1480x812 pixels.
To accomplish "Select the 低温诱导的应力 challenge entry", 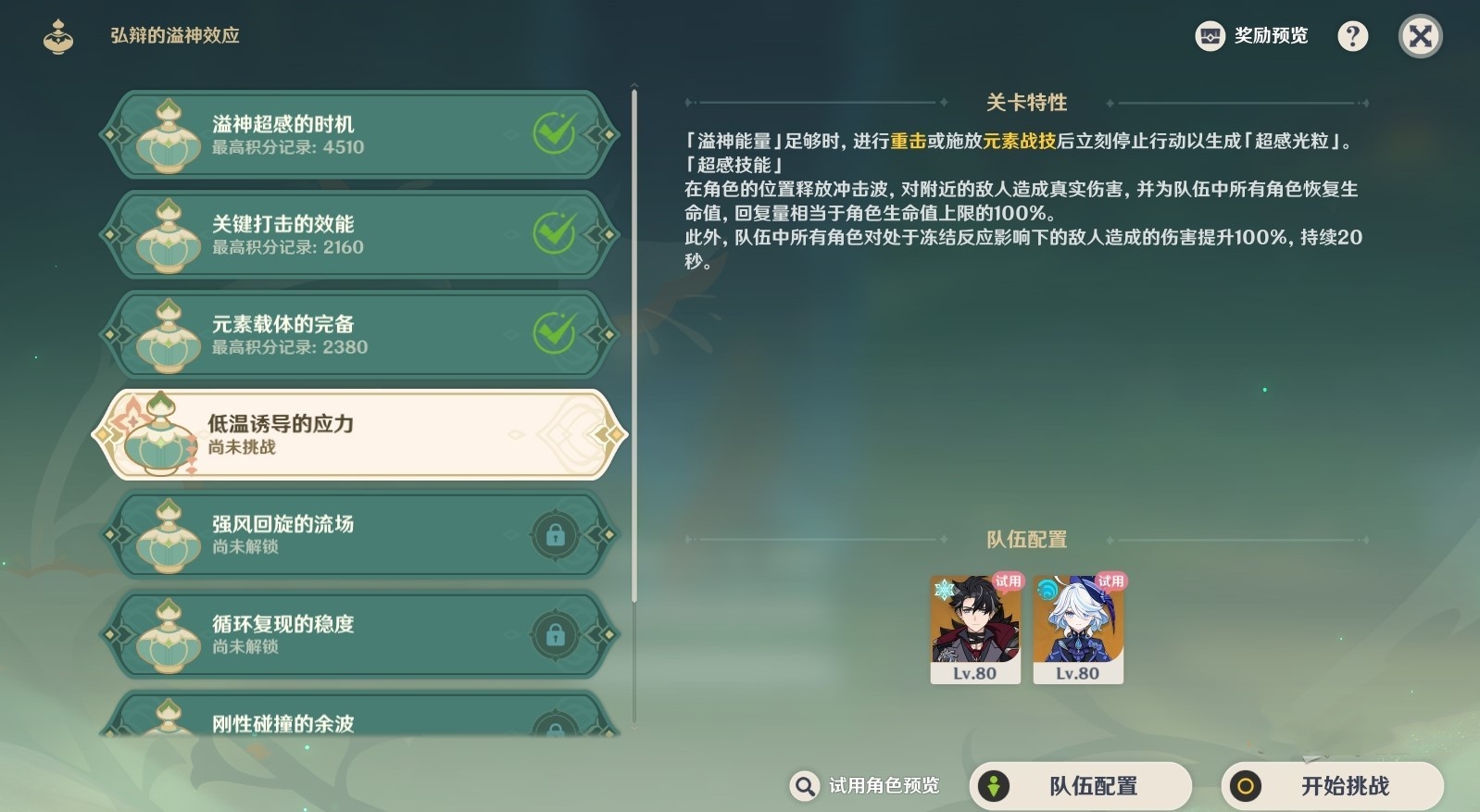I will coord(361,434).
